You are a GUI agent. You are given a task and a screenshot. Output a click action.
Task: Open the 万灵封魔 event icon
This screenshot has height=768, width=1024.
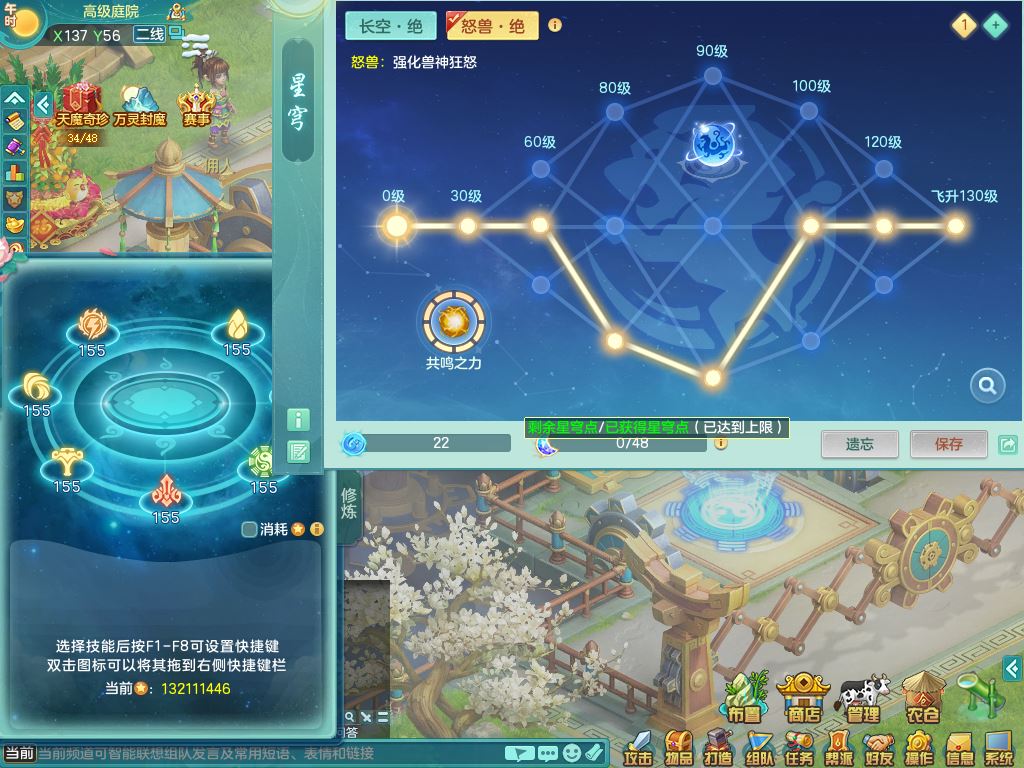click(x=140, y=104)
